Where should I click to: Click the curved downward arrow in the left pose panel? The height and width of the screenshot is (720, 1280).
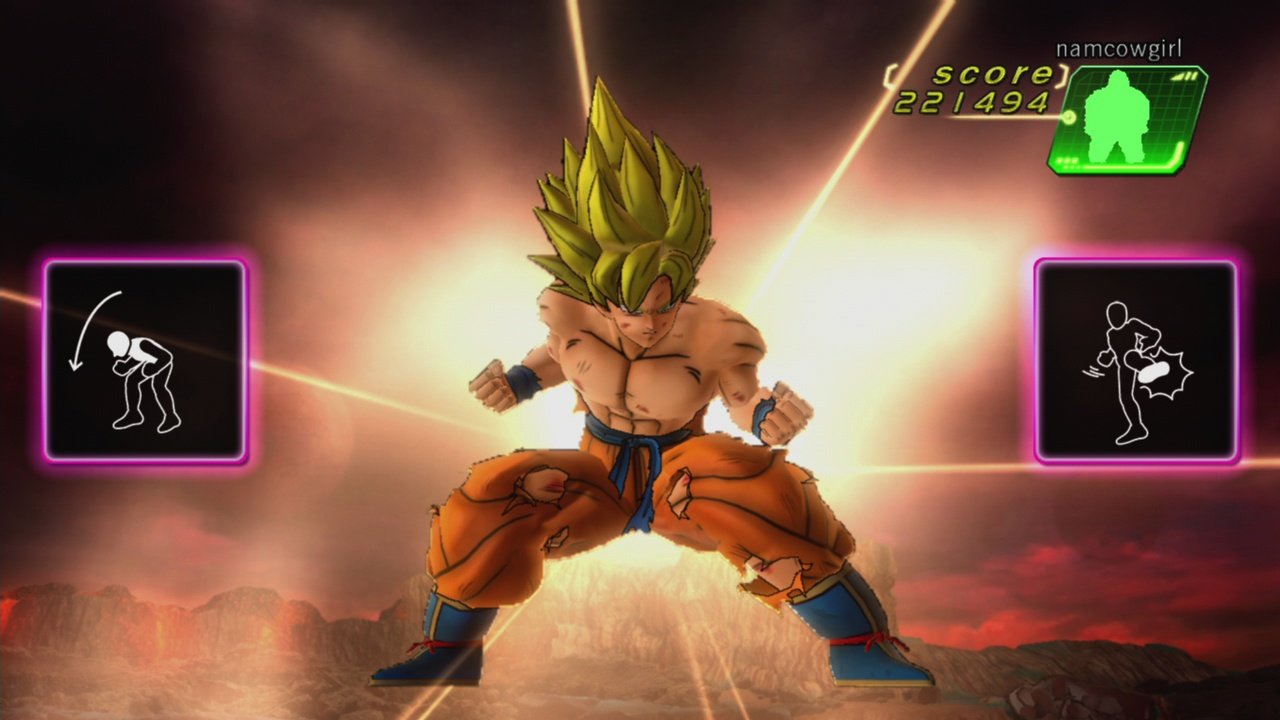pyautogui.click(x=95, y=330)
